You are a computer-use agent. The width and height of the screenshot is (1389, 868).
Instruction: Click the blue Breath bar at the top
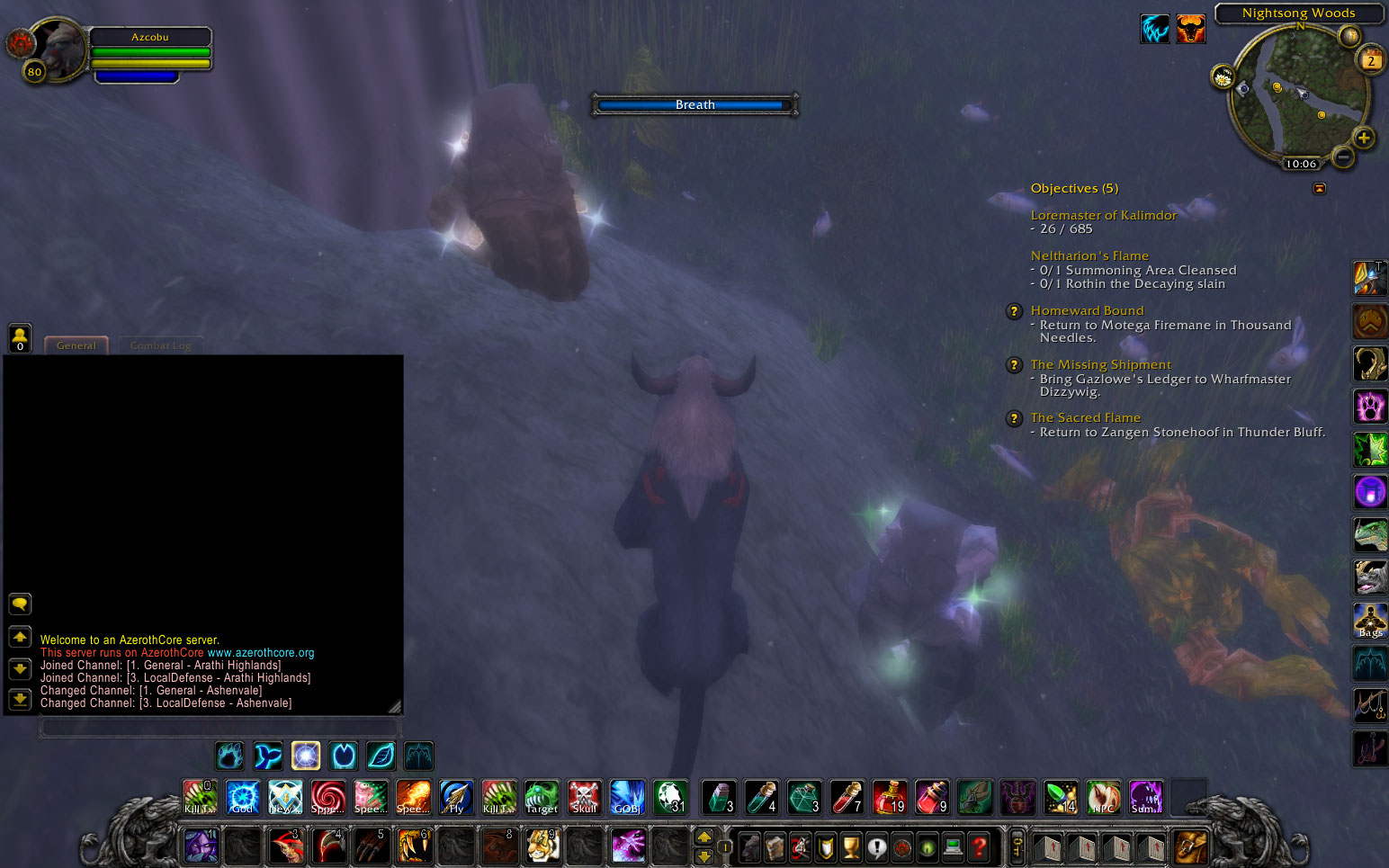coord(694,104)
